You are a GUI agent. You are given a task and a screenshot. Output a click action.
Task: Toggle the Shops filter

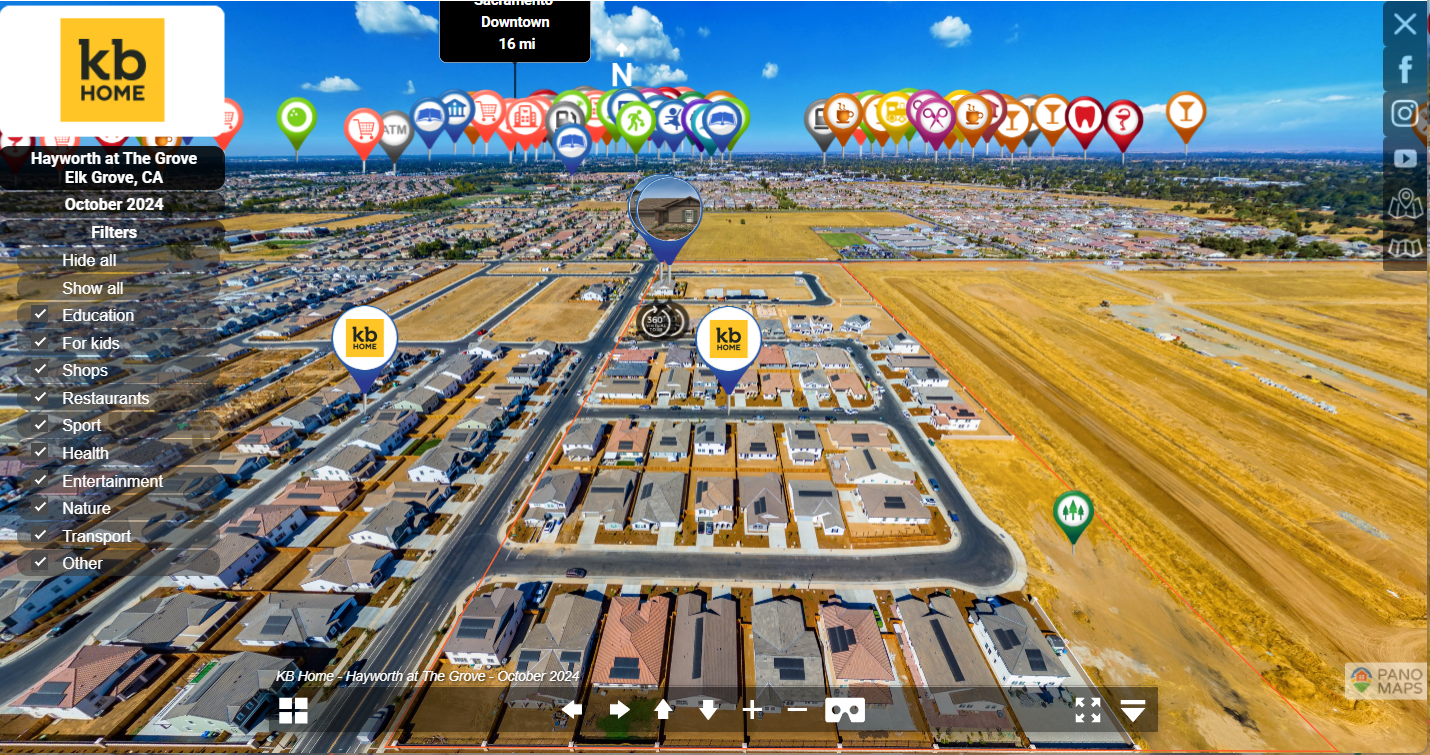41,370
